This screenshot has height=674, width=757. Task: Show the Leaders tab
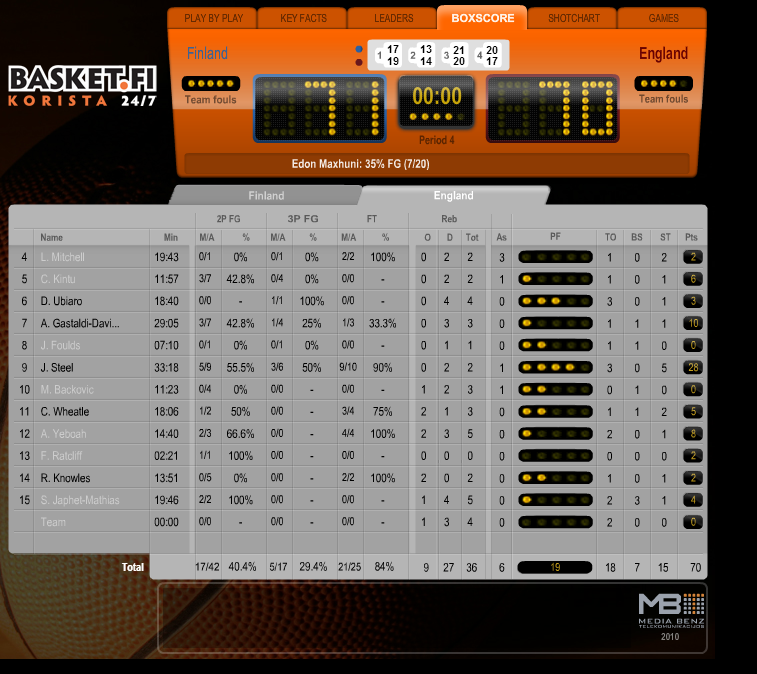coord(392,18)
